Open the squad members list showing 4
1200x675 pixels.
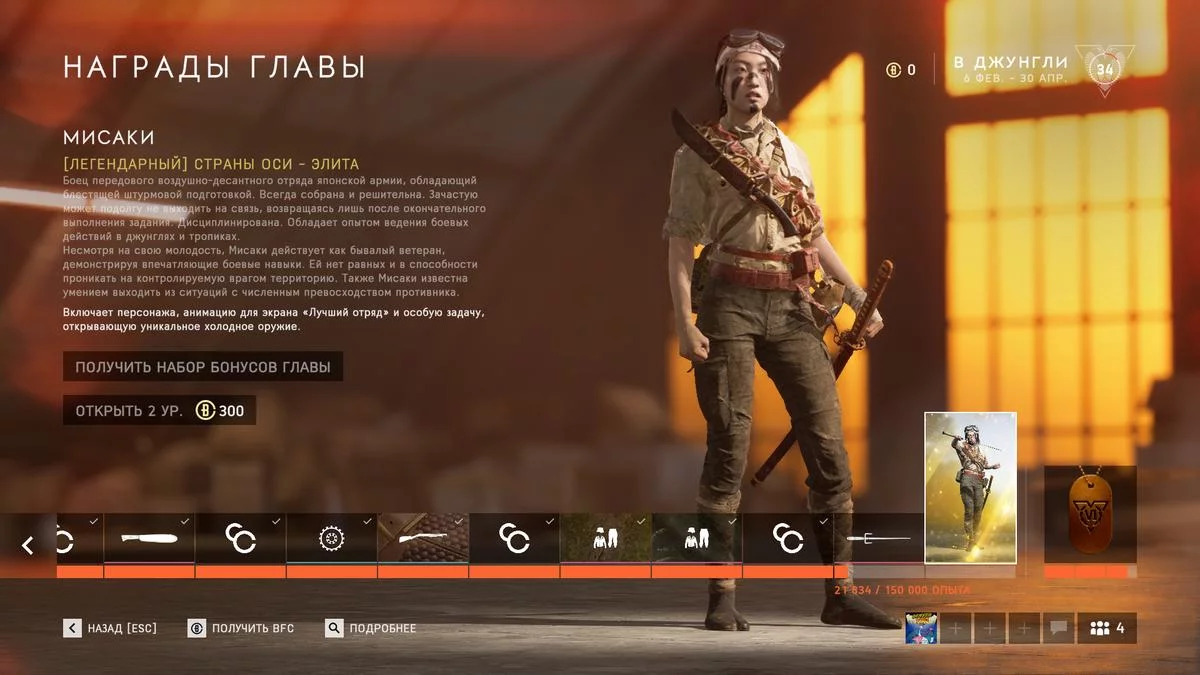[x=1106, y=628]
